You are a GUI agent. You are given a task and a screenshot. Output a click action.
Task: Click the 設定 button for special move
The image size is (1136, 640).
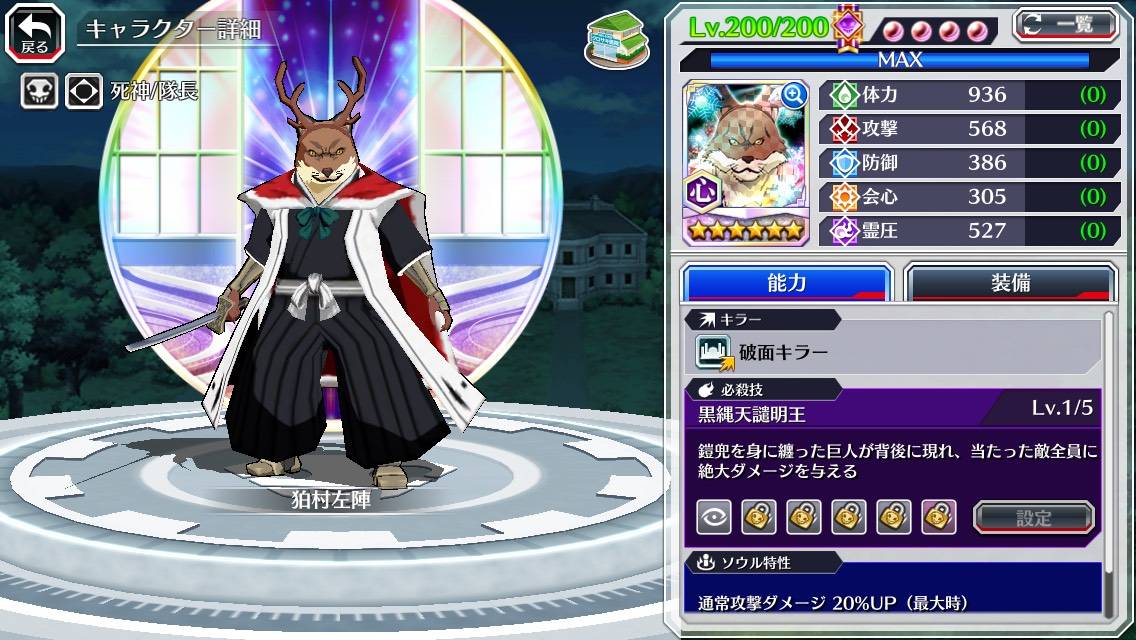pyautogui.click(x=1034, y=517)
